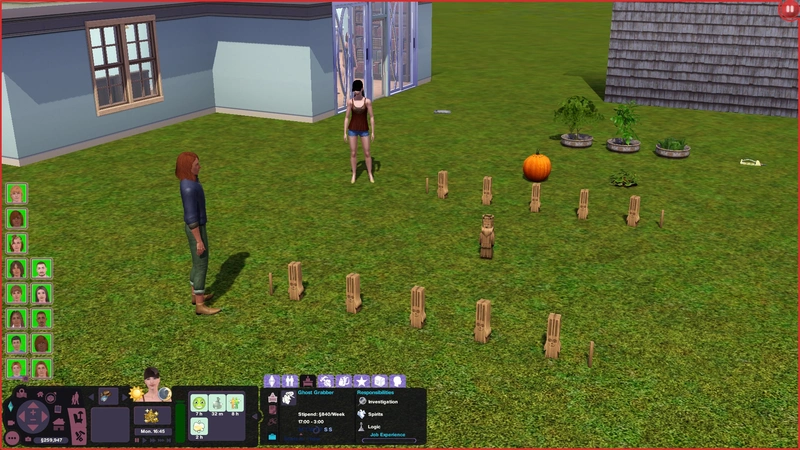Open the options menu with three dots
The width and height of the screenshot is (800, 450).
click(11, 437)
